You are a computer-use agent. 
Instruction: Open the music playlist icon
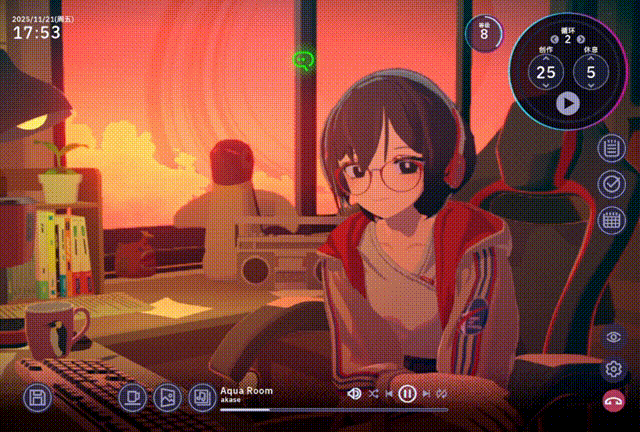click(202, 398)
